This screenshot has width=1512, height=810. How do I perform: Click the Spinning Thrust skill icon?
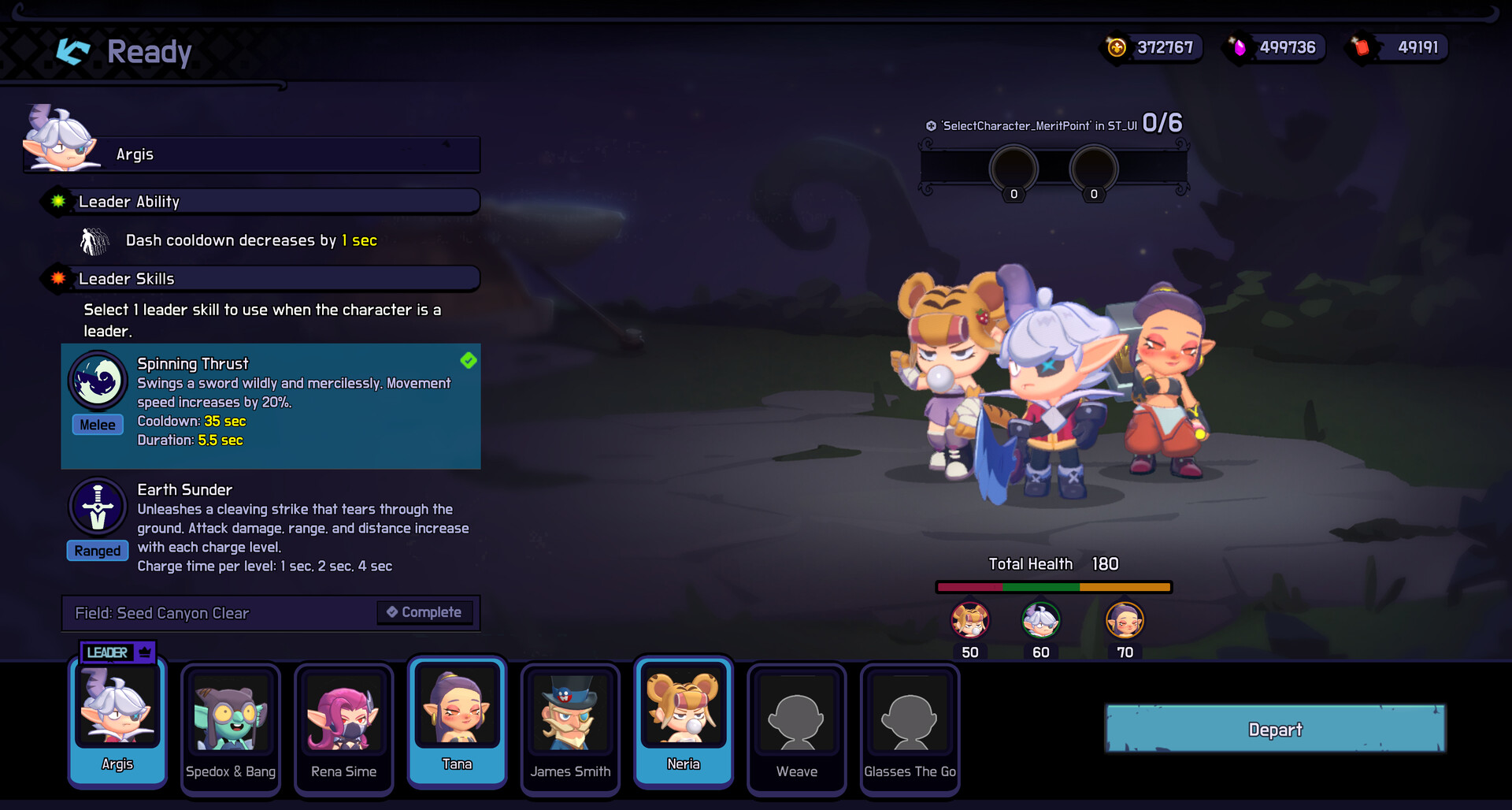(97, 381)
